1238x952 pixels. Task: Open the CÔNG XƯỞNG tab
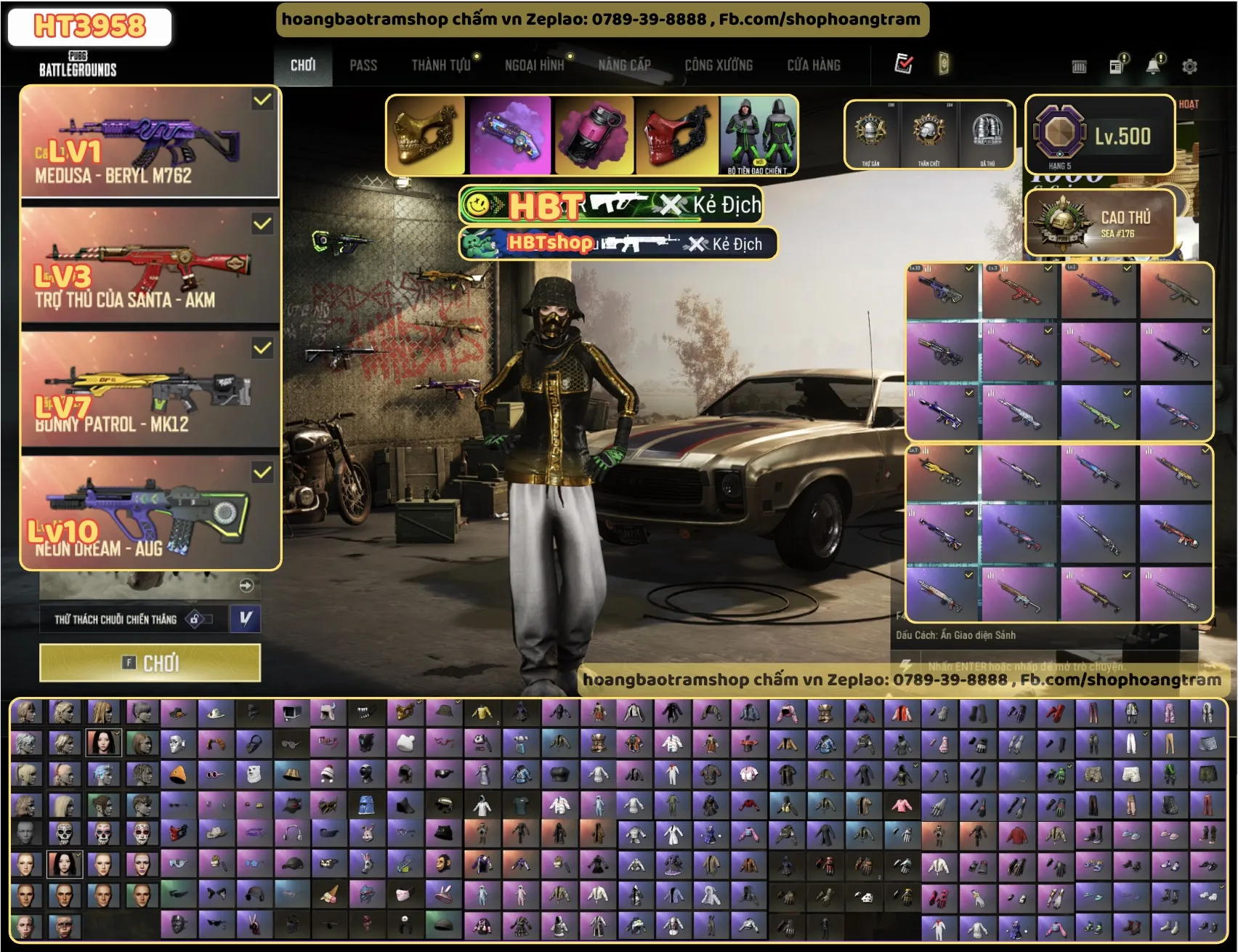(719, 65)
